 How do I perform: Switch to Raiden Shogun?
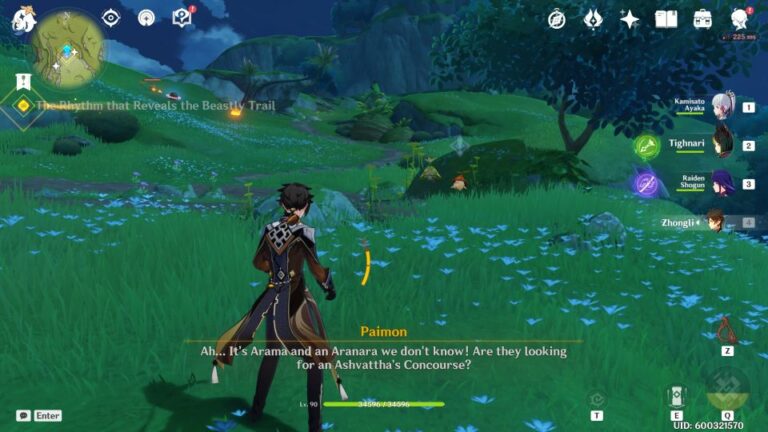tap(720, 184)
